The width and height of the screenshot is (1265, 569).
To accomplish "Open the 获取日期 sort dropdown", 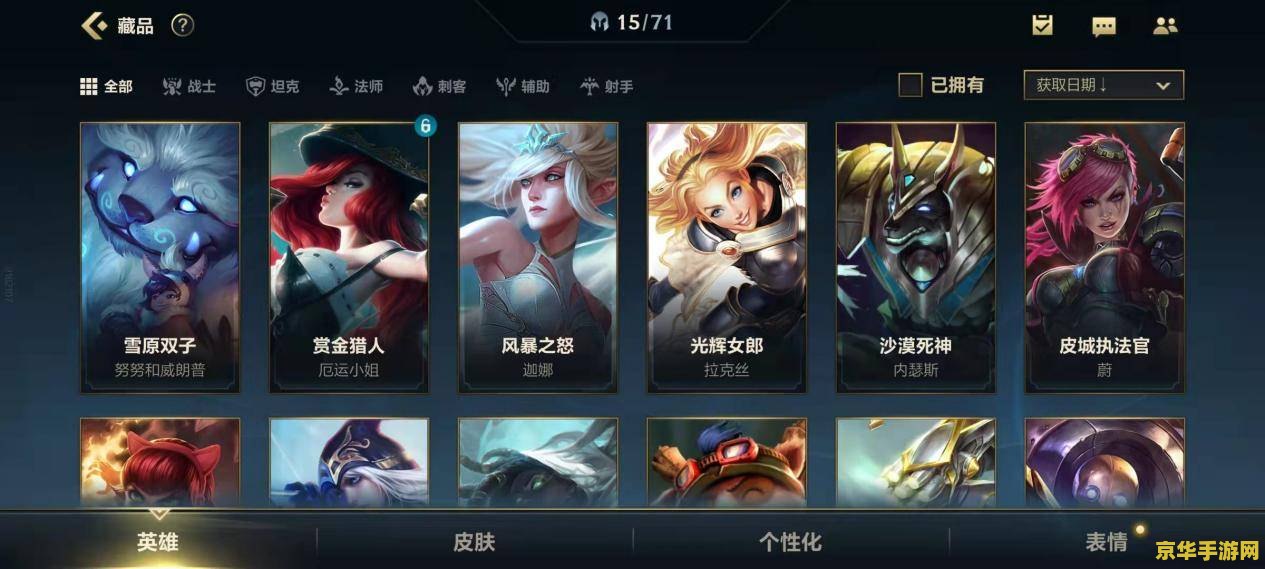I will (x=1103, y=85).
